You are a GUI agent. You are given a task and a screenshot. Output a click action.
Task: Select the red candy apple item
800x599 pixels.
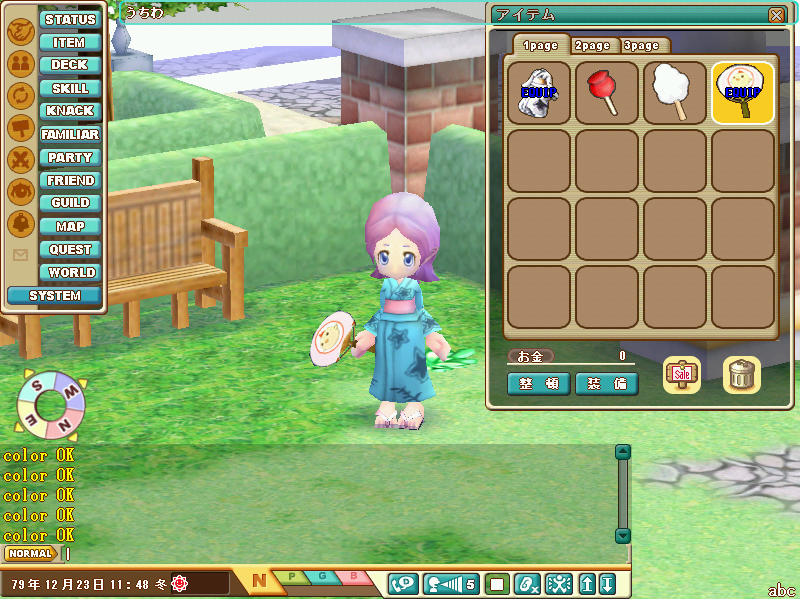click(x=607, y=93)
